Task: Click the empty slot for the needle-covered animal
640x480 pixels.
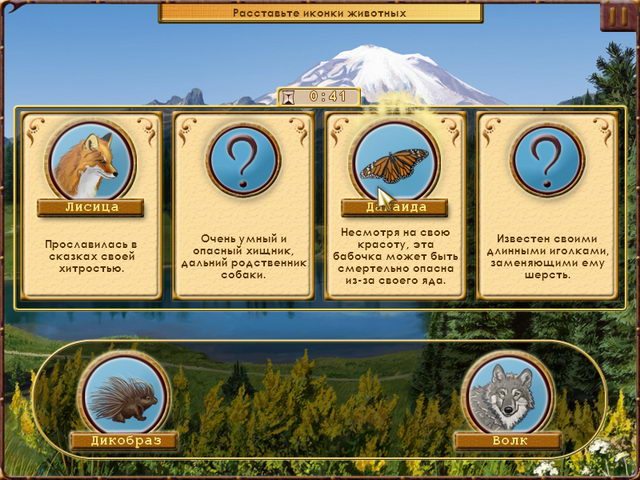Action: click(546, 160)
